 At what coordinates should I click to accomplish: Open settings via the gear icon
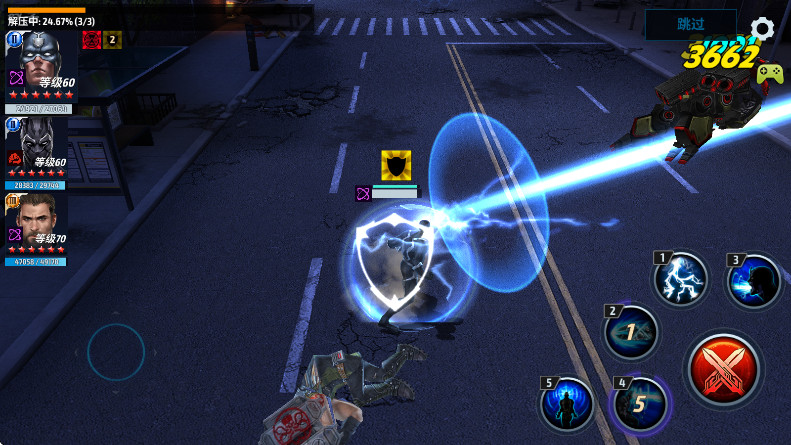pyautogui.click(x=762, y=27)
